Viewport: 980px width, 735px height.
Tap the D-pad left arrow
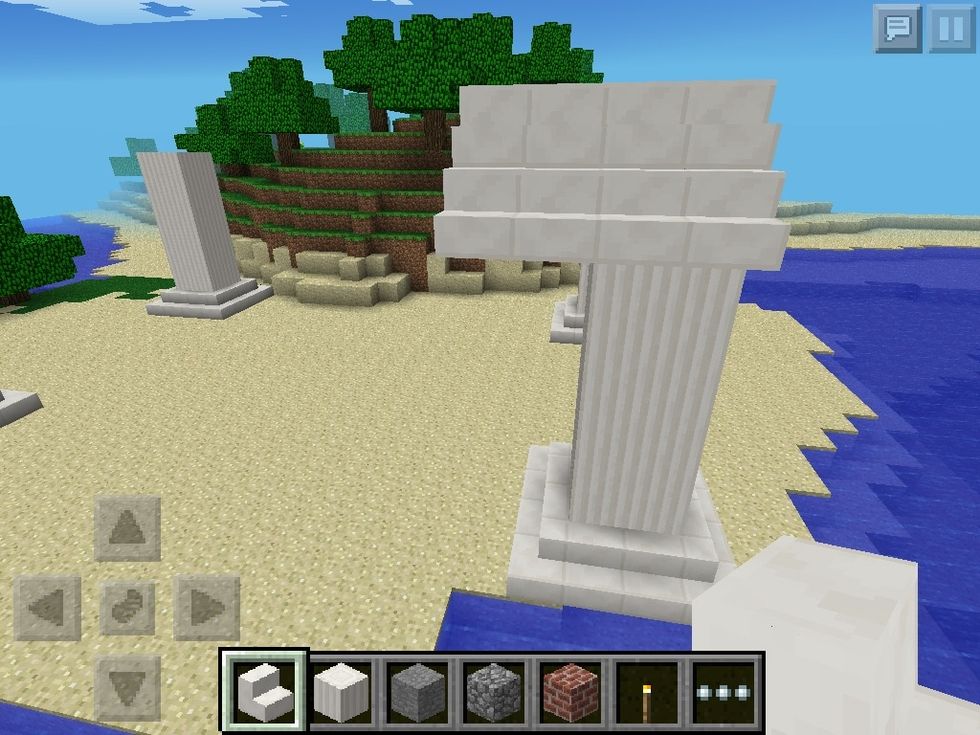coord(47,607)
